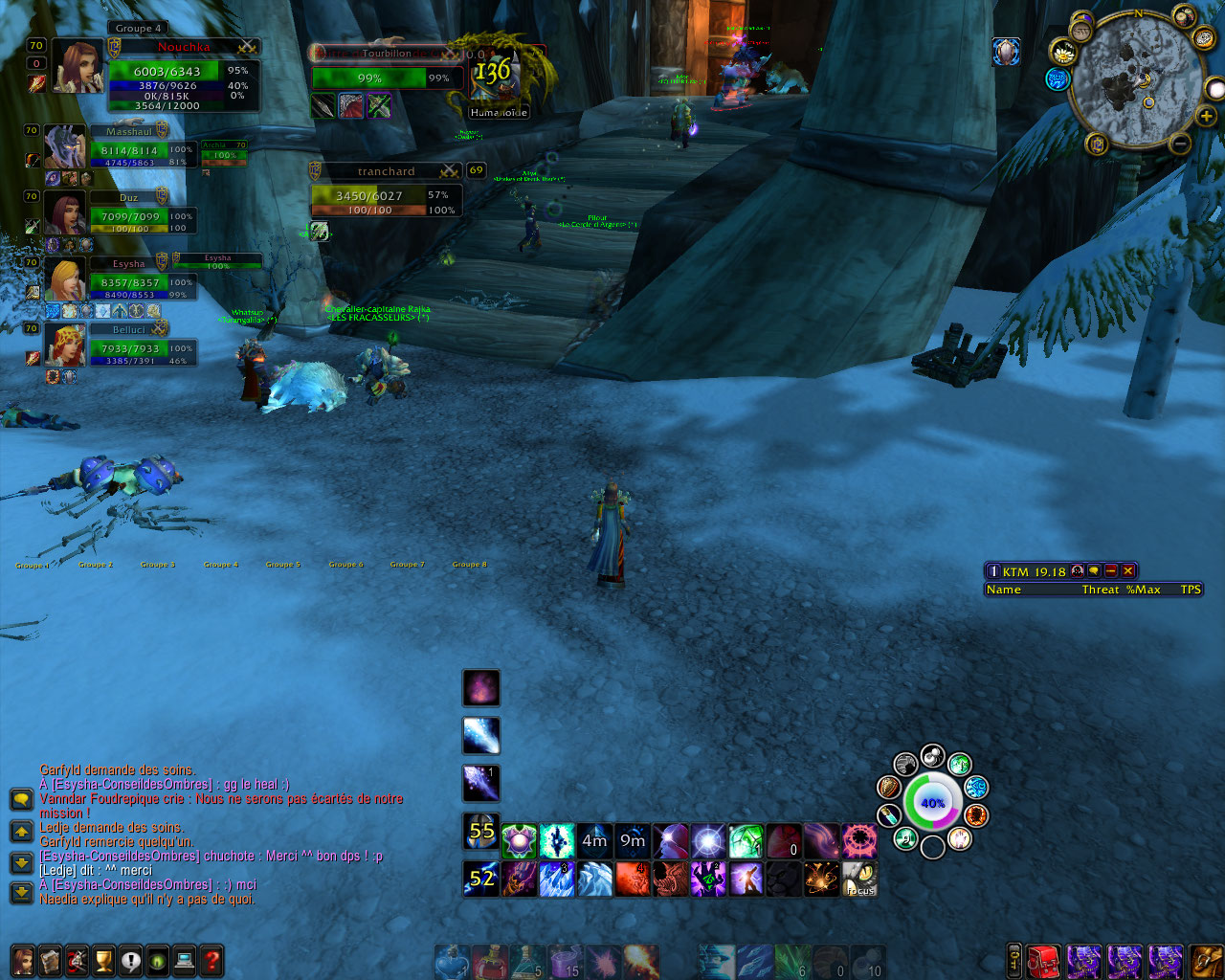This screenshot has height=980, width=1225.
Task: Open the red bag in the bag bar
Action: click(1045, 960)
